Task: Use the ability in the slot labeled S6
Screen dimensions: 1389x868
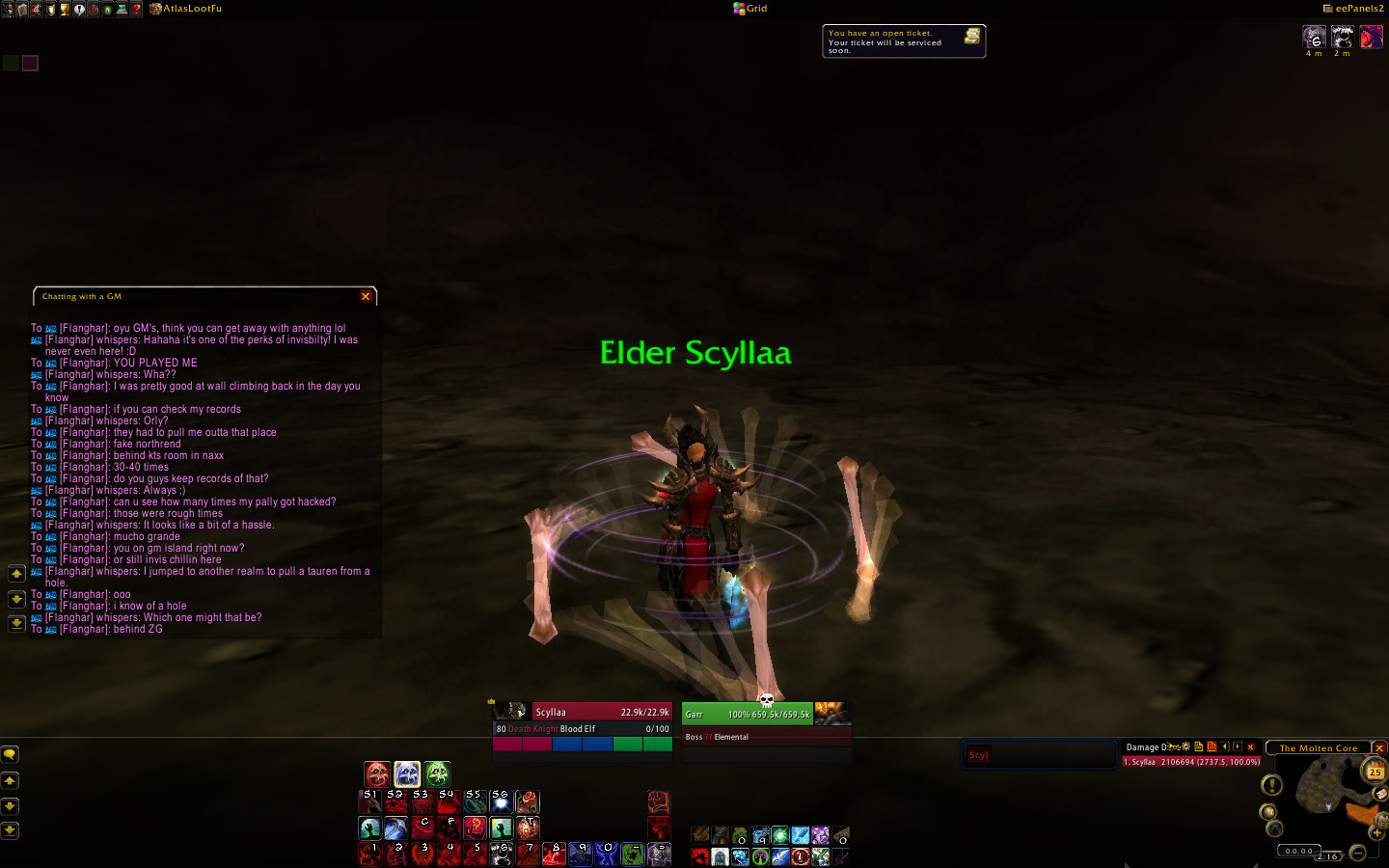Action: pyautogui.click(x=501, y=801)
